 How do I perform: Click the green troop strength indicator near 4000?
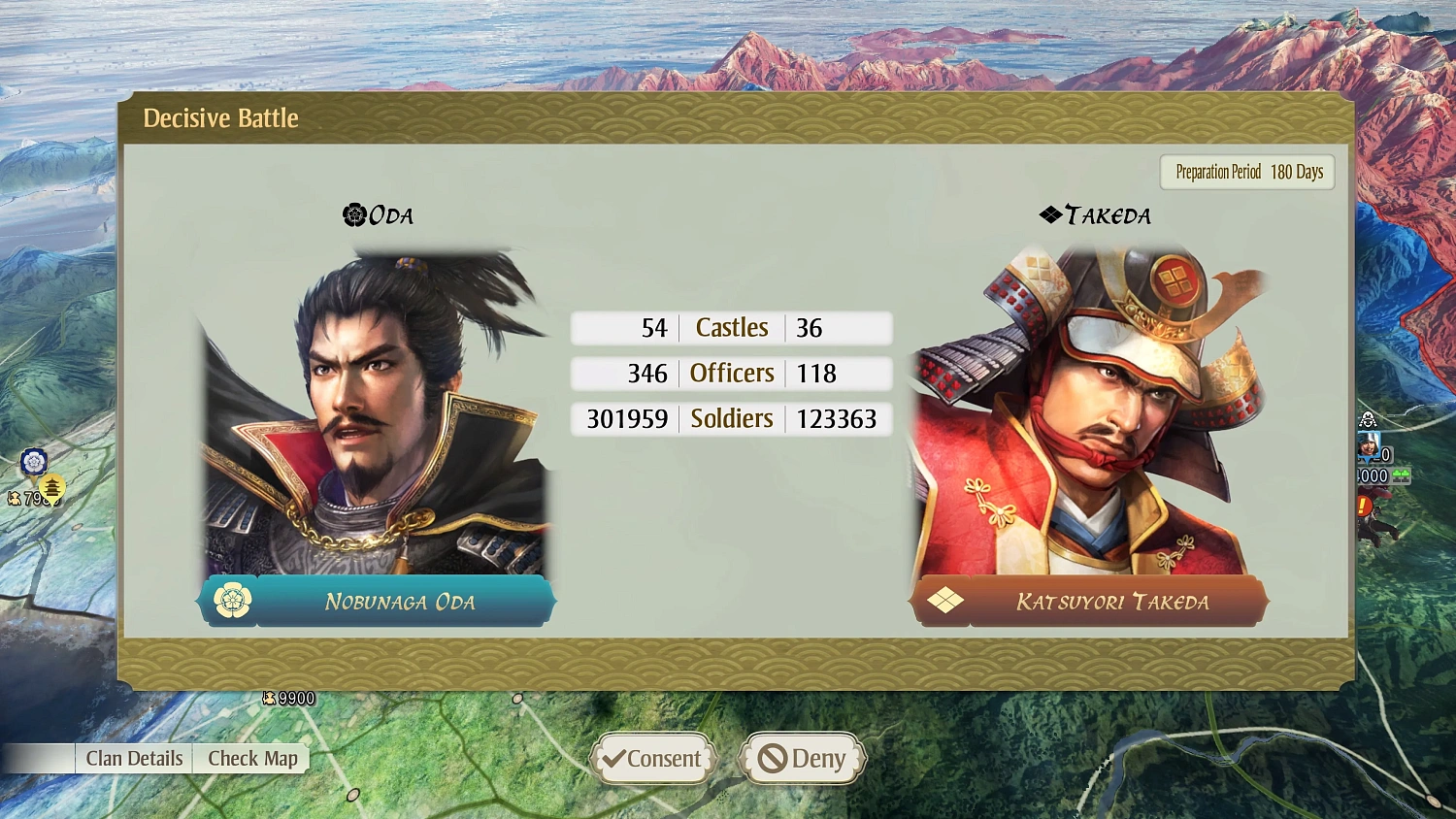1401,475
